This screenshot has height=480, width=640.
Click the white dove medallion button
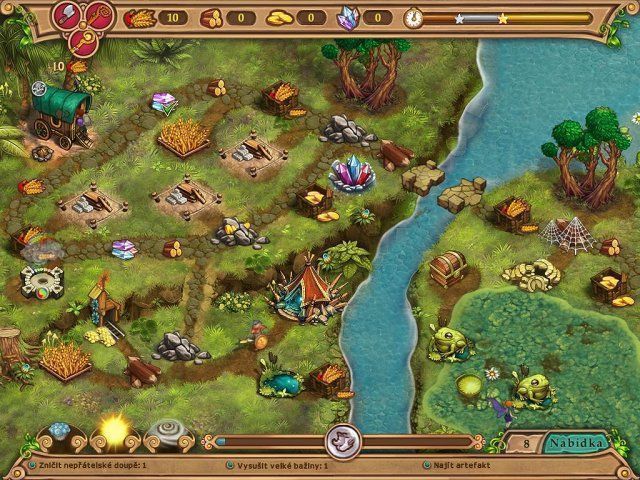click(341, 441)
